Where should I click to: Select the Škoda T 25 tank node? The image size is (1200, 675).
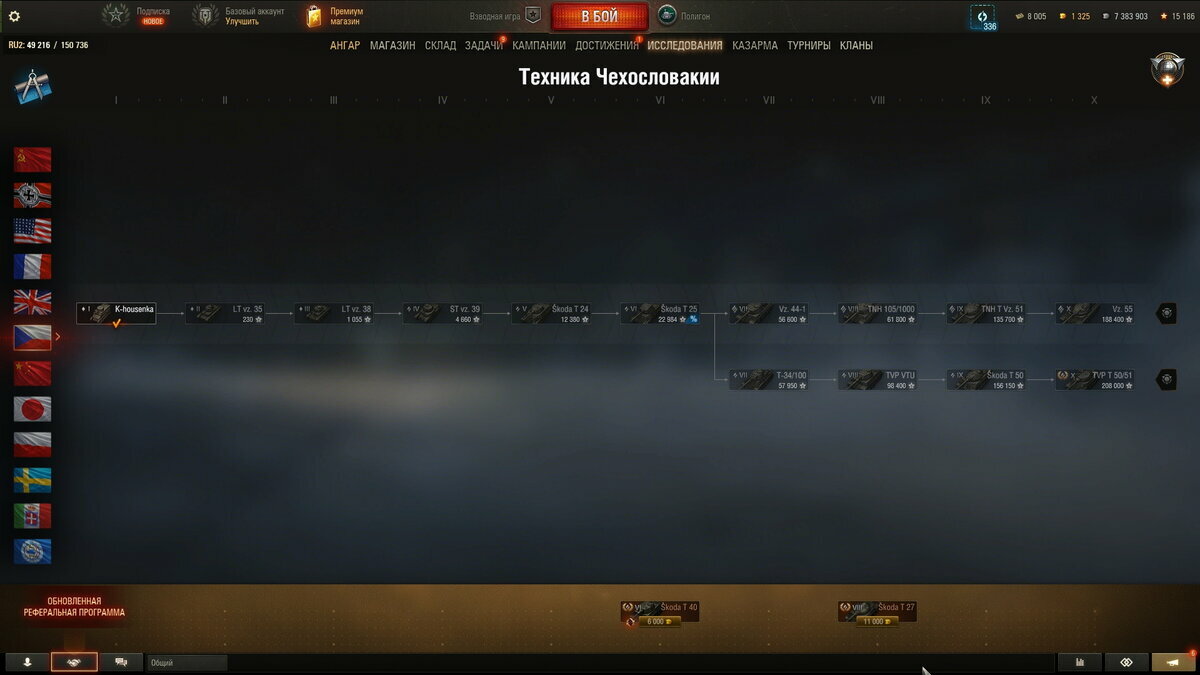coord(660,313)
